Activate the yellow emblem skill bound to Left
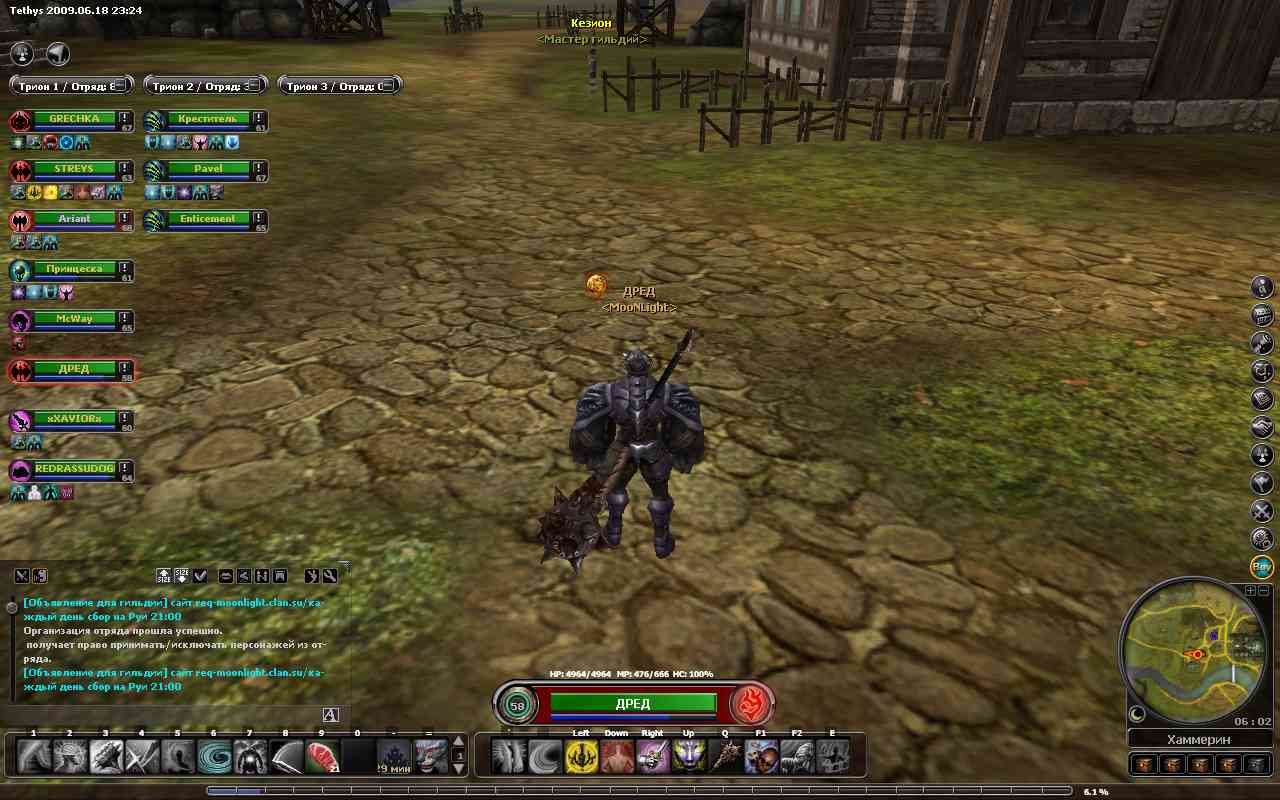The width and height of the screenshot is (1280, 800). [x=581, y=756]
